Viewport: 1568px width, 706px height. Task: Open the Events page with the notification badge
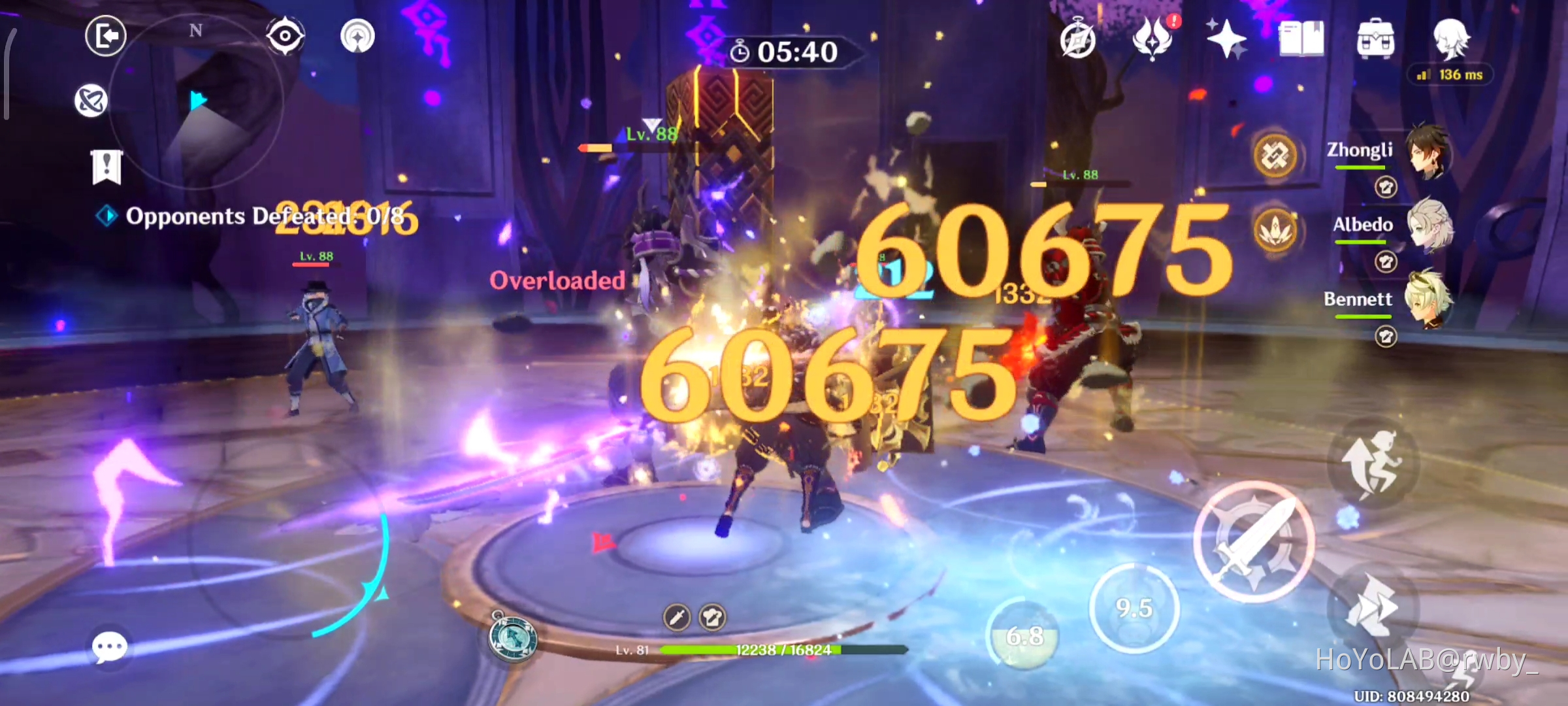click(1154, 38)
